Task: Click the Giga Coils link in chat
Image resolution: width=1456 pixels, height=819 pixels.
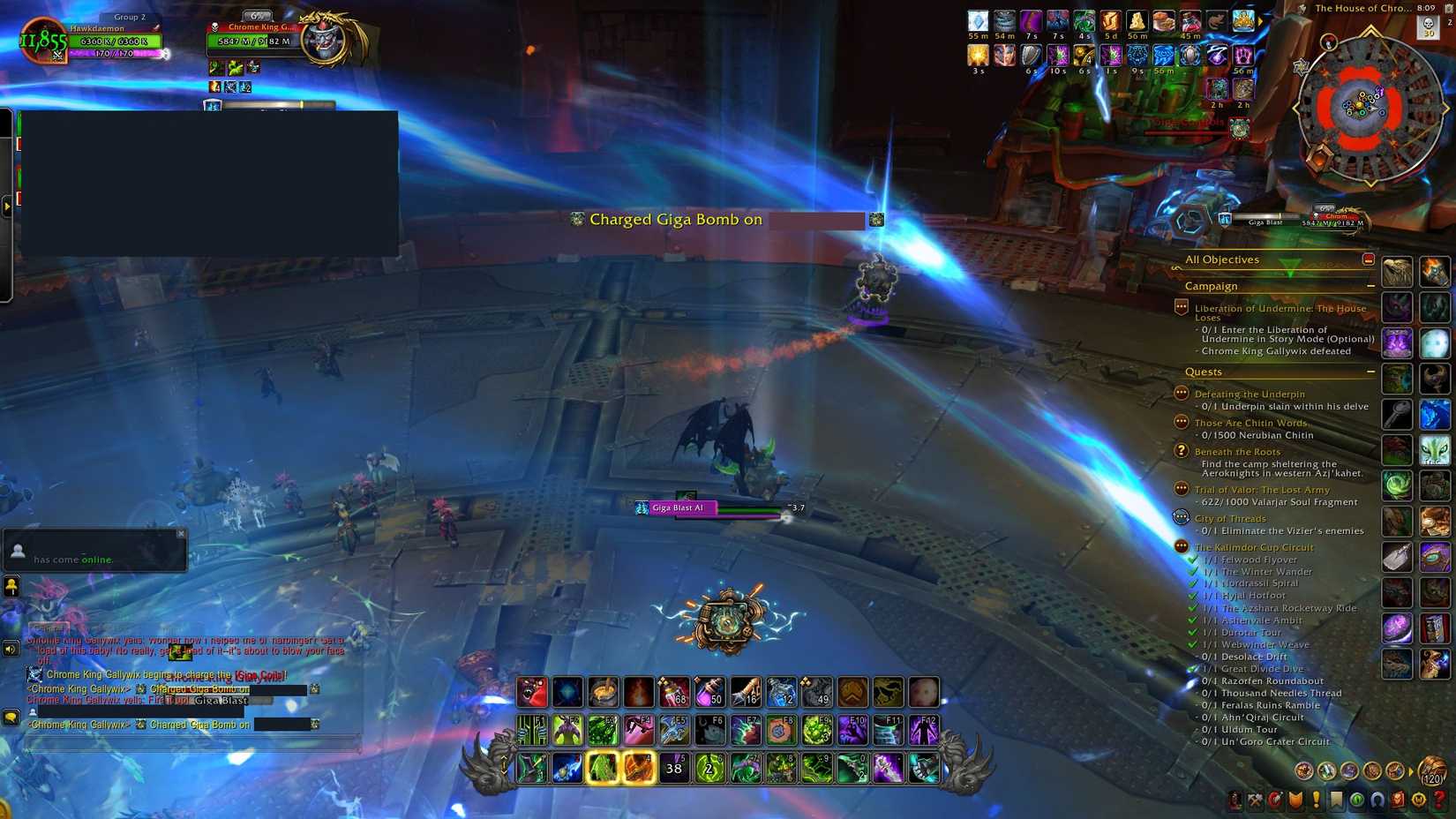Action: coord(261,674)
